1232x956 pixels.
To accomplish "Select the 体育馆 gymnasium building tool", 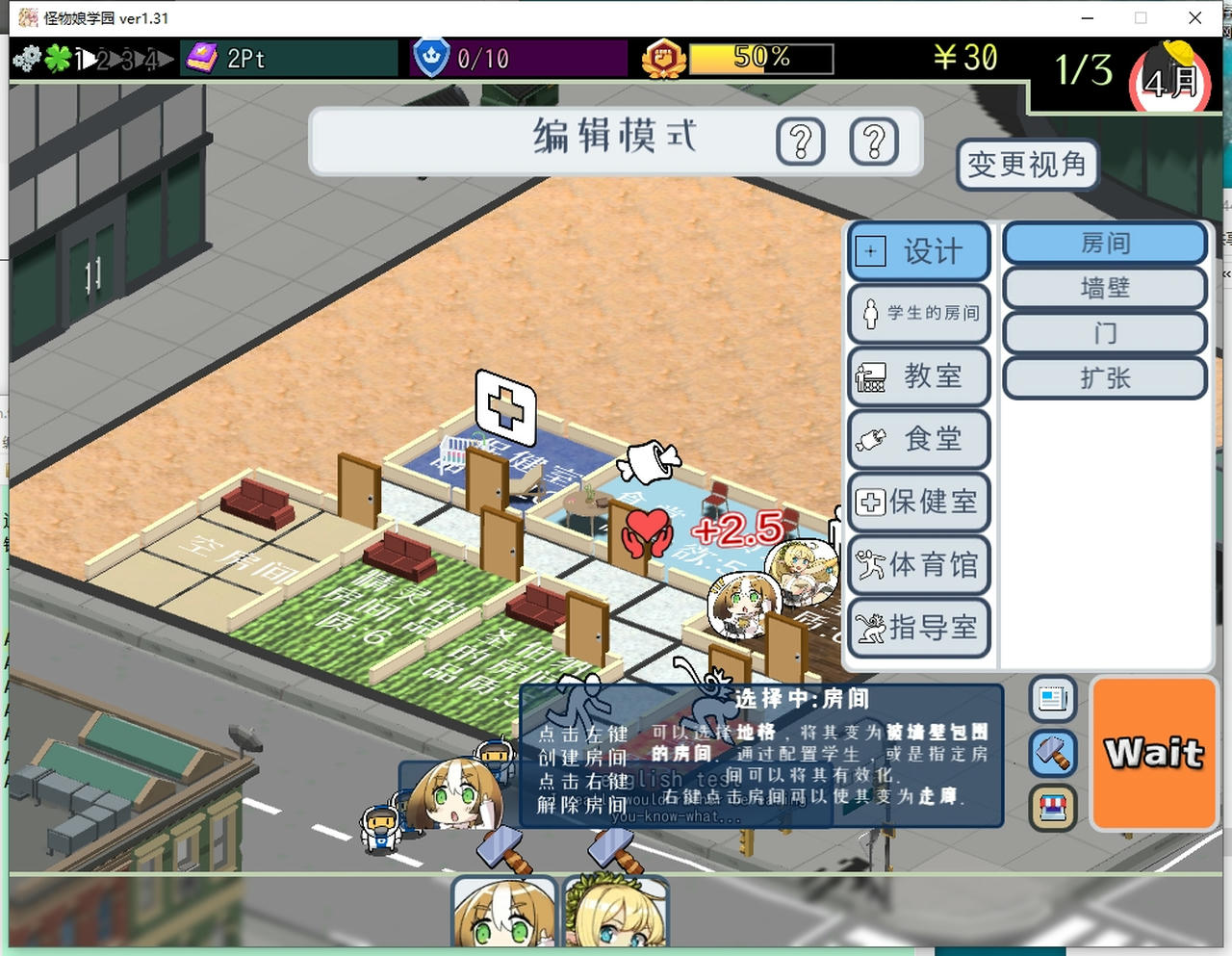I will tap(917, 566).
